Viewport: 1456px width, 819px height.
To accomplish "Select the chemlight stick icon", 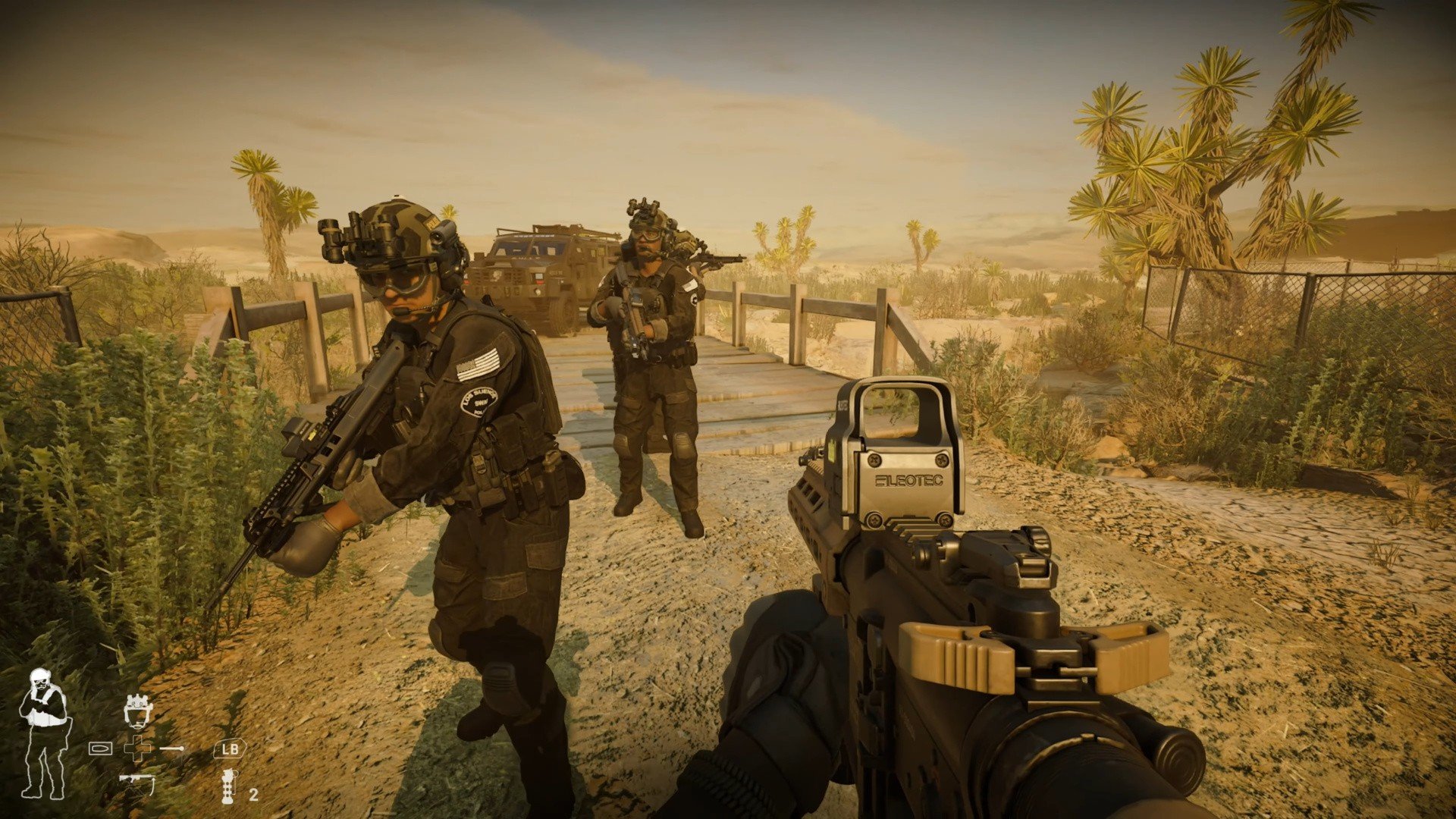I will click(173, 748).
